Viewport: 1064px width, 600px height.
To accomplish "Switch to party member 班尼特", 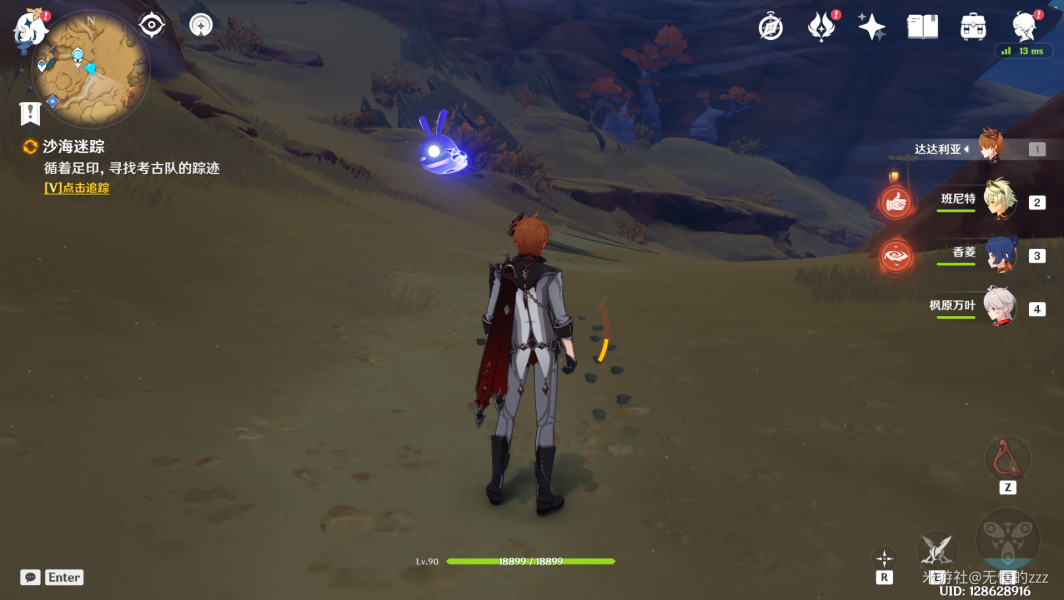I will 998,201.
